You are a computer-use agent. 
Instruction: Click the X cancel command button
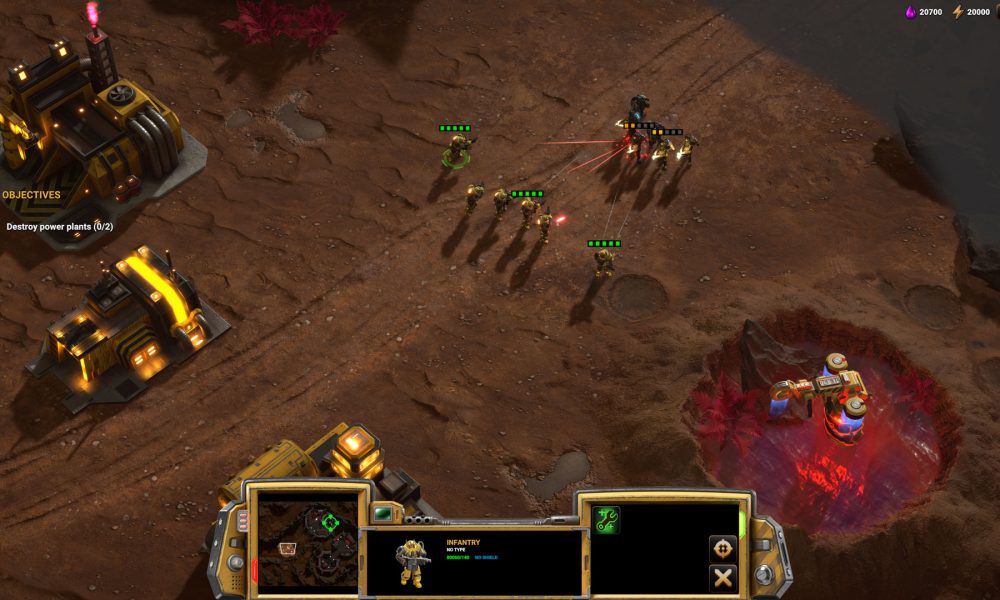pyautogui.click(x=722, y=577)
